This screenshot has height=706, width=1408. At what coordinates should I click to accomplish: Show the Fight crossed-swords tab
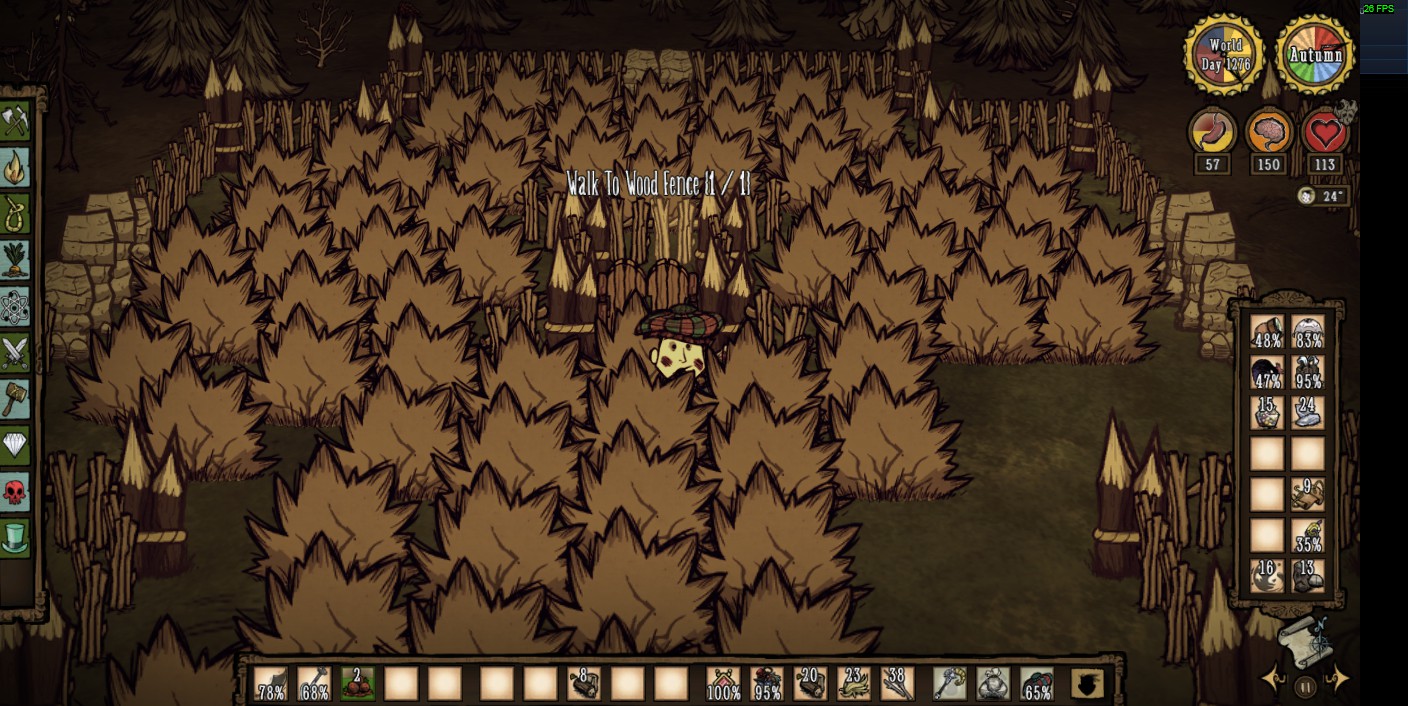15,353
